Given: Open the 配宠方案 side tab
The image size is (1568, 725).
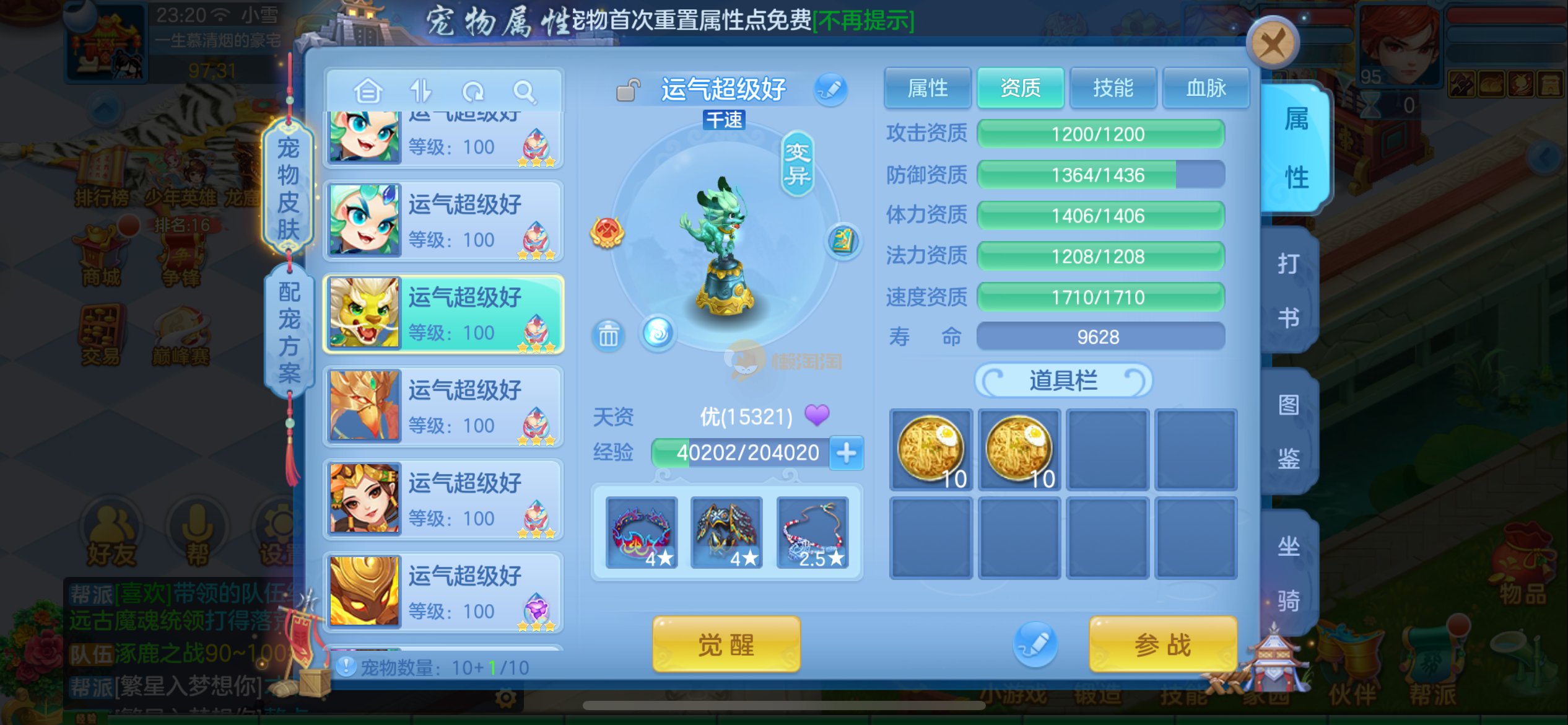Looking at the screenshot, I should pos(289,332).
